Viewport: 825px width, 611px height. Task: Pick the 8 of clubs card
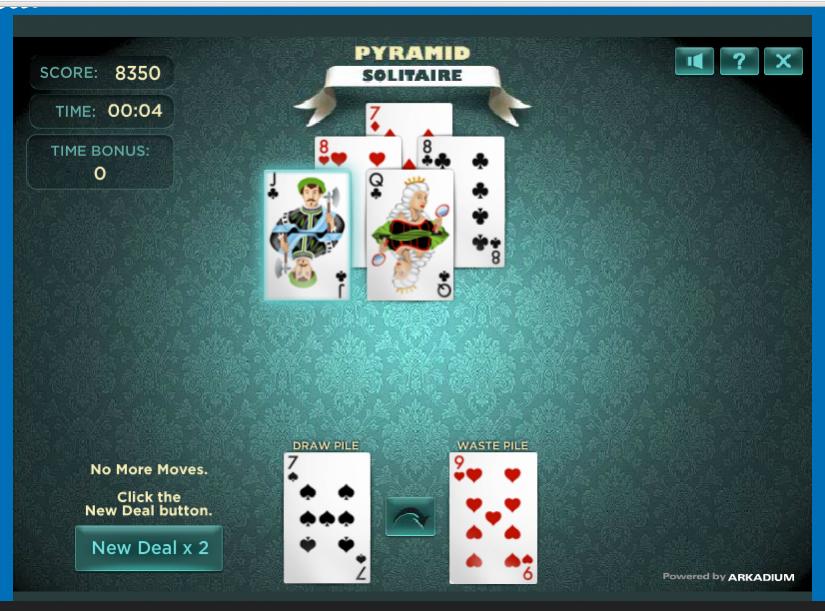point(480,200)
